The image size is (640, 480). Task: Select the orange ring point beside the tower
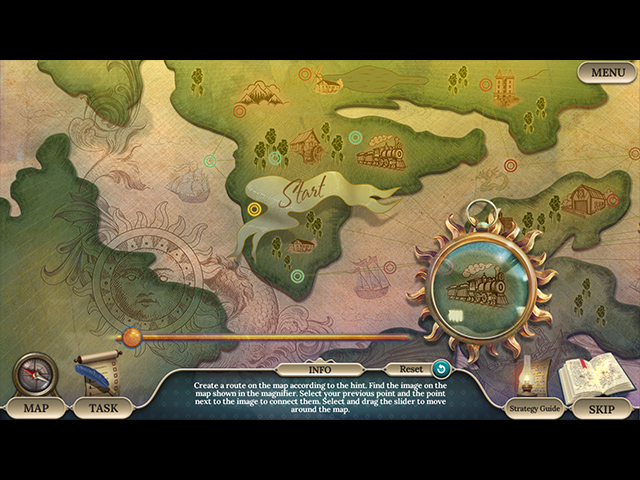pos(486,85)
